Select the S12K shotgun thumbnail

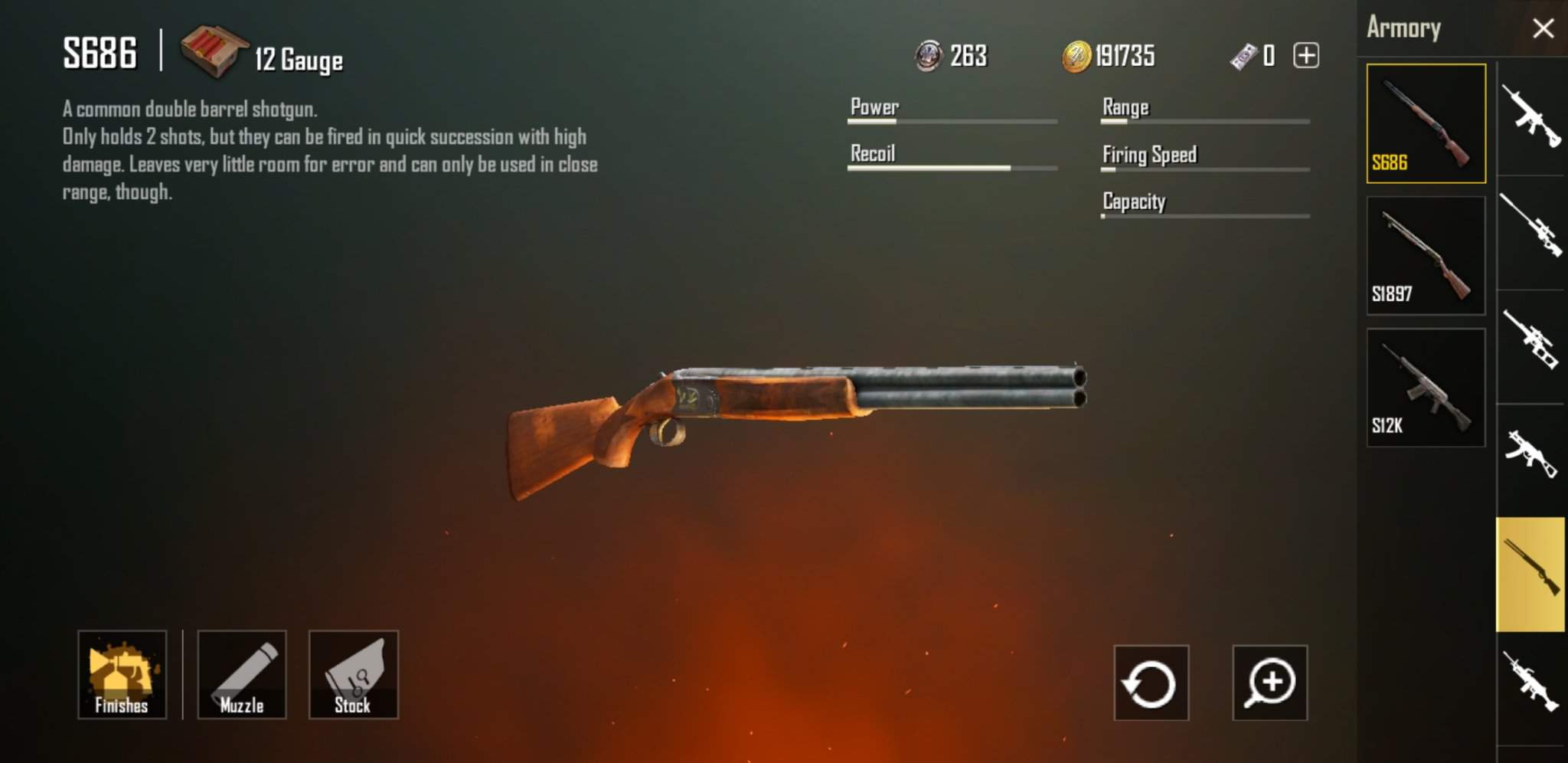tap(1426, 387)
